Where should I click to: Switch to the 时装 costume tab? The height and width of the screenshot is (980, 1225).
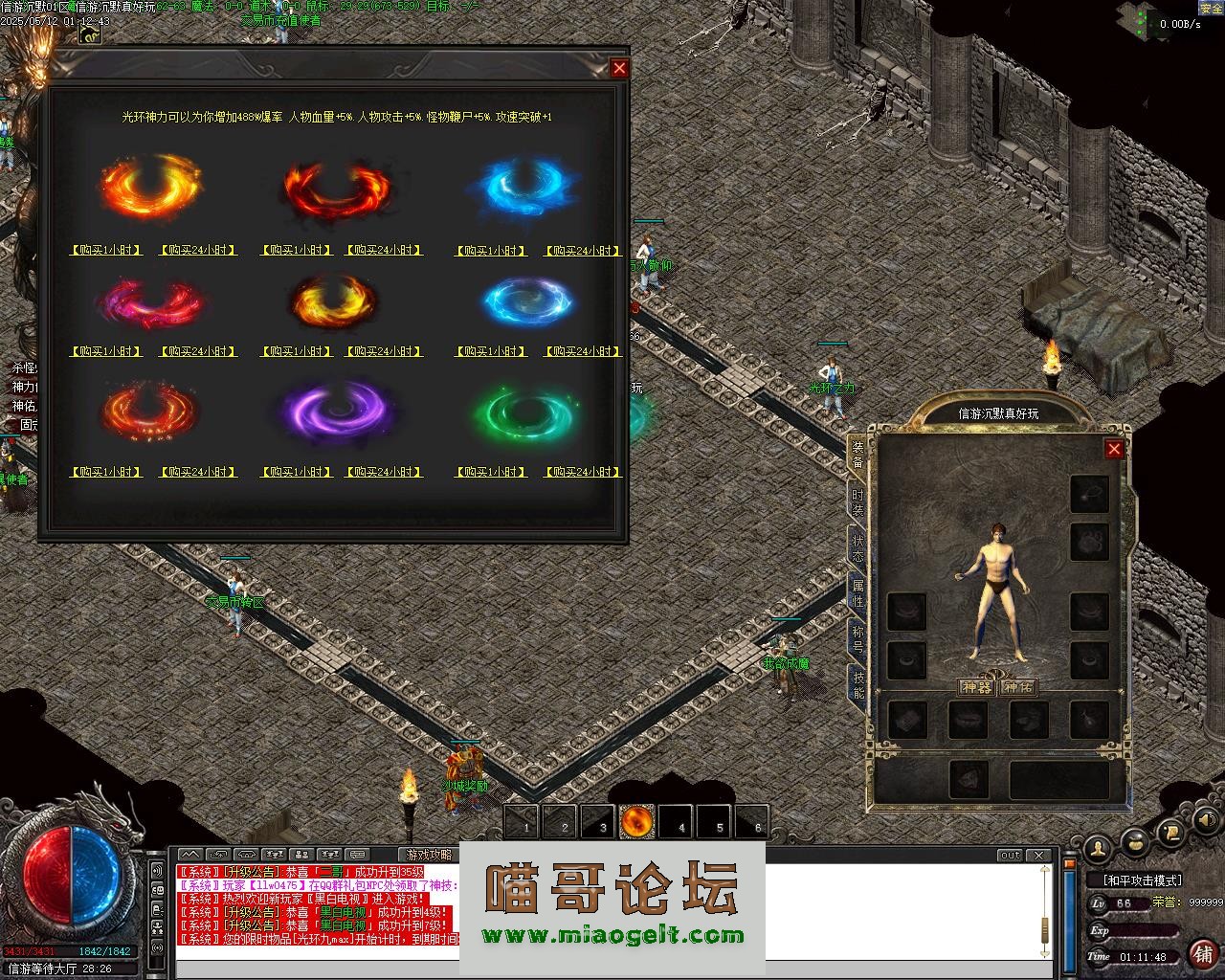tap(857, 501)
